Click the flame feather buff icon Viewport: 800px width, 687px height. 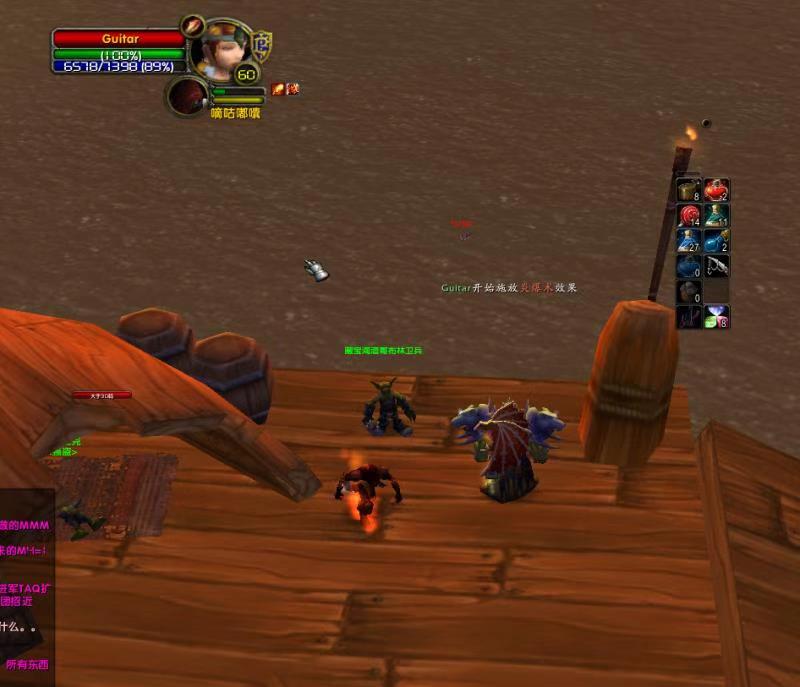pos(278,89)
